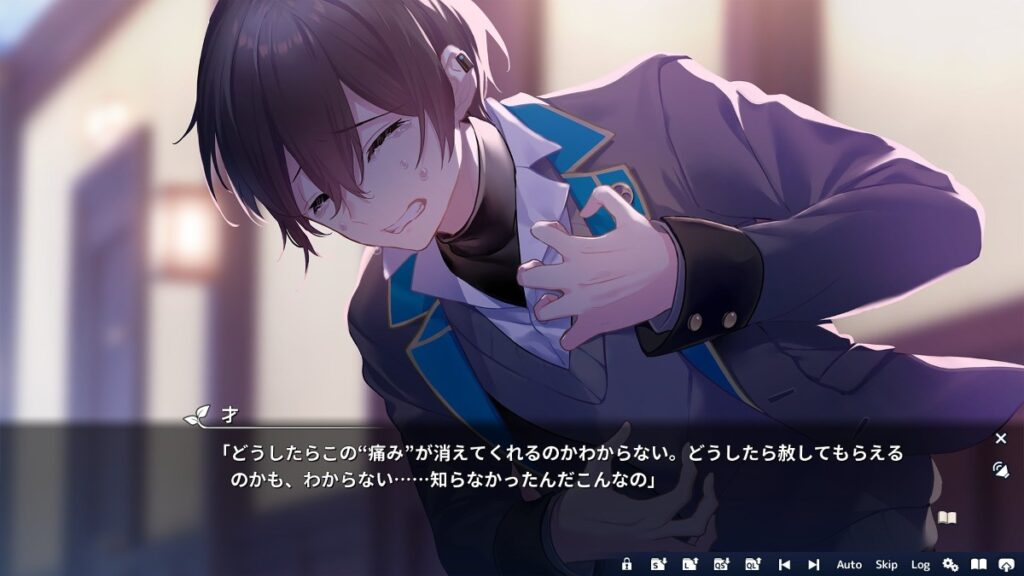1024x576 pixels.
Task: Quick load with the QL icon
Action: [x=752, y=565]
